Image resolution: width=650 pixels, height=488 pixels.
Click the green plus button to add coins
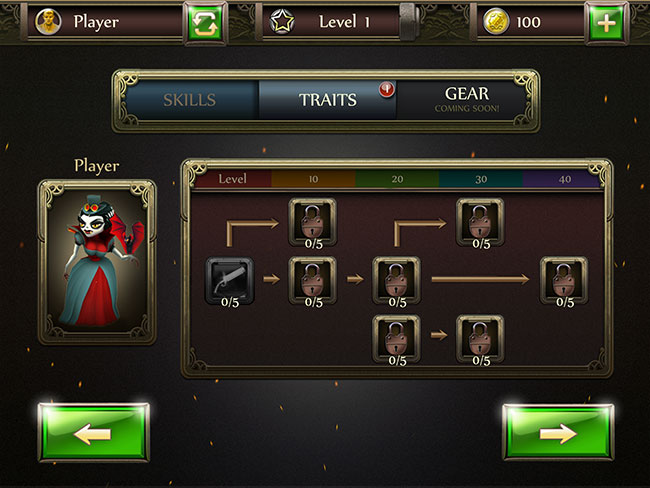(603, 22)
